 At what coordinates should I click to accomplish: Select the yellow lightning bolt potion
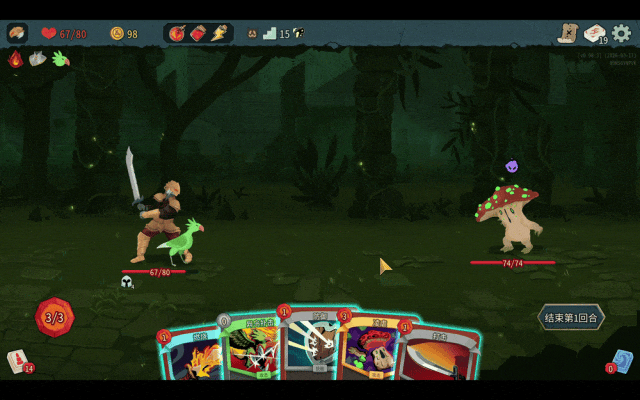tap(219, 33)
